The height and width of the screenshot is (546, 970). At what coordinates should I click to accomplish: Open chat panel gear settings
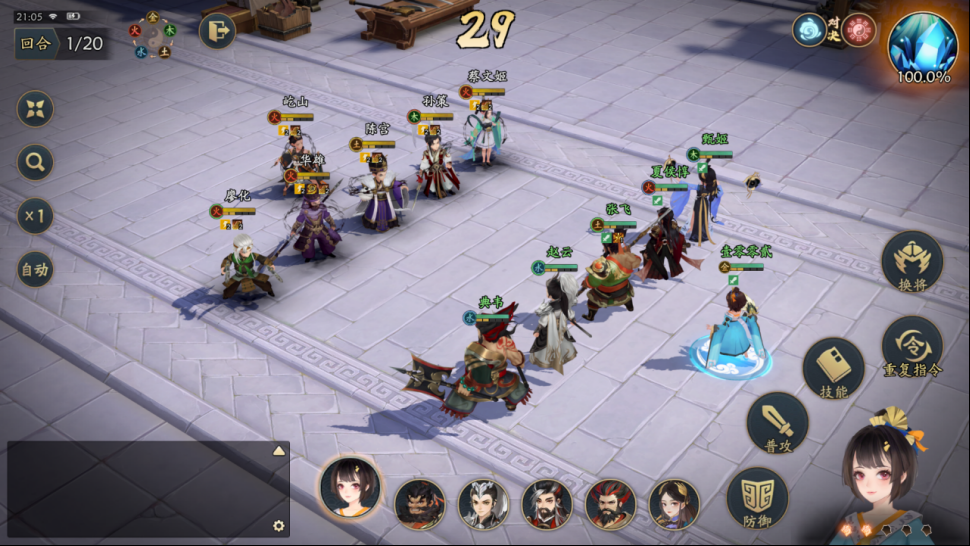pos(279,526)
